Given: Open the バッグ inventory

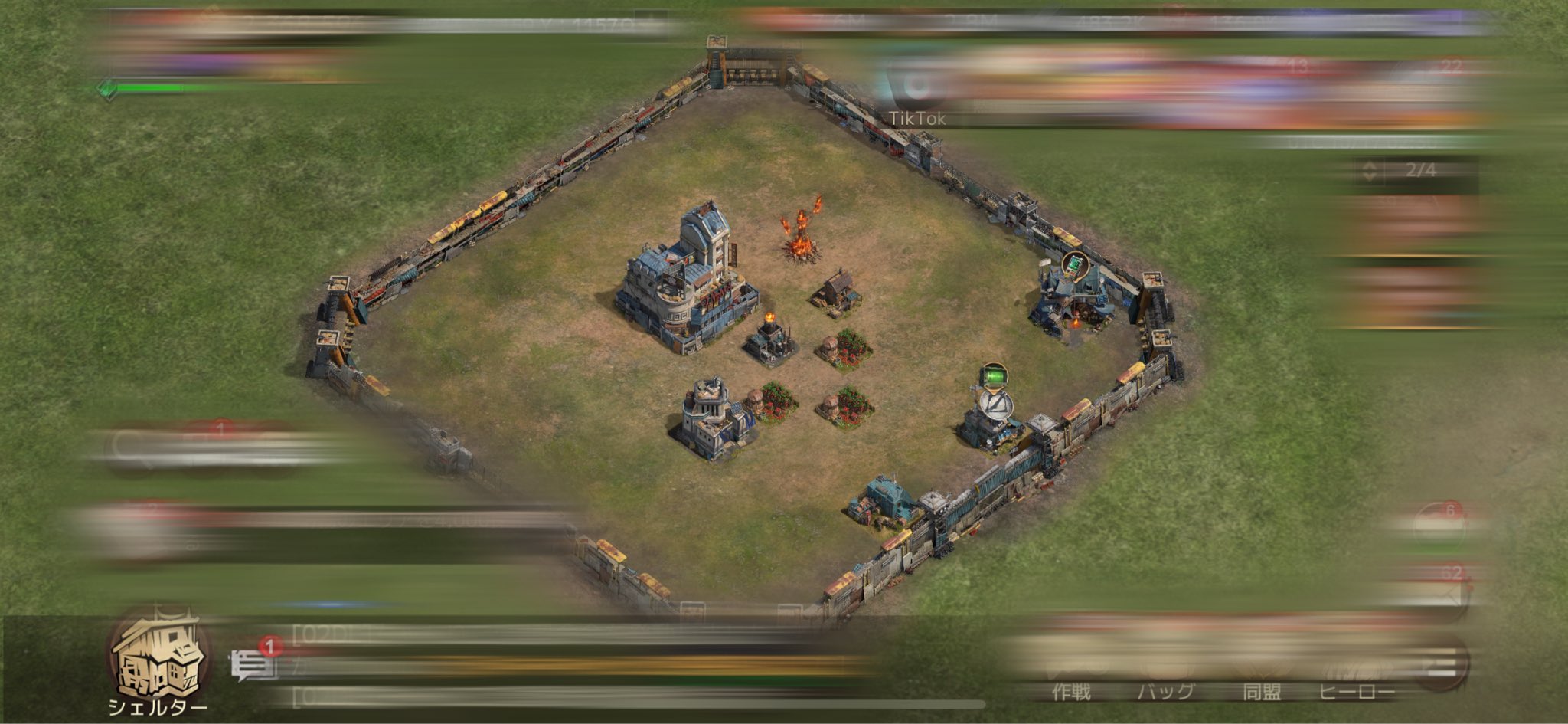Looking at the screenshot, I should (1165, 674).
